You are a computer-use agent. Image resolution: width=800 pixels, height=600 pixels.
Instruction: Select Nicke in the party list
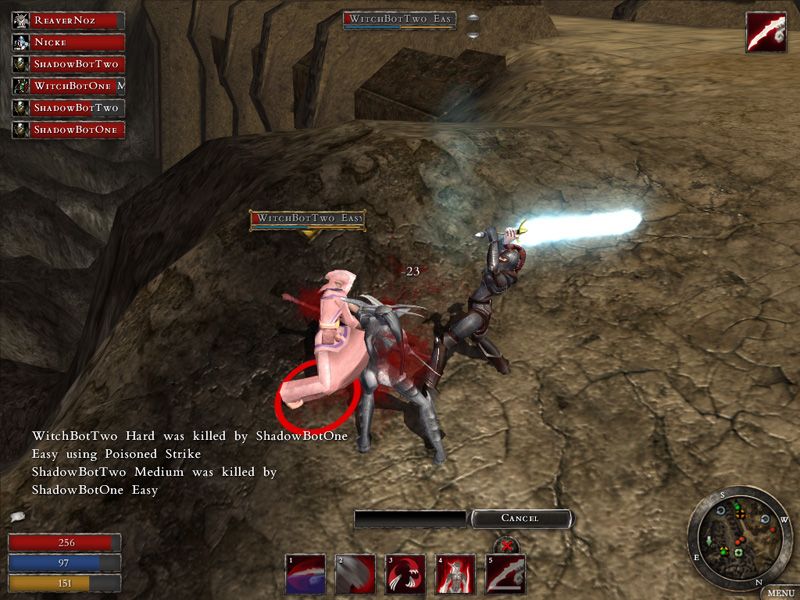point(68,42)
